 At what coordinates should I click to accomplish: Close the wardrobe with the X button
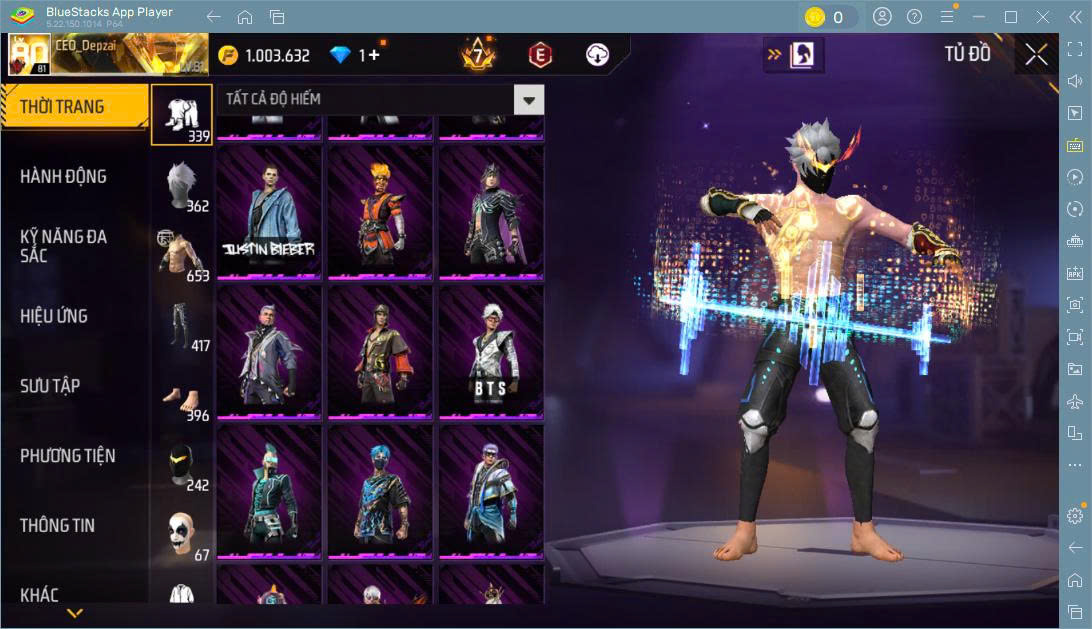point(1036,55)
